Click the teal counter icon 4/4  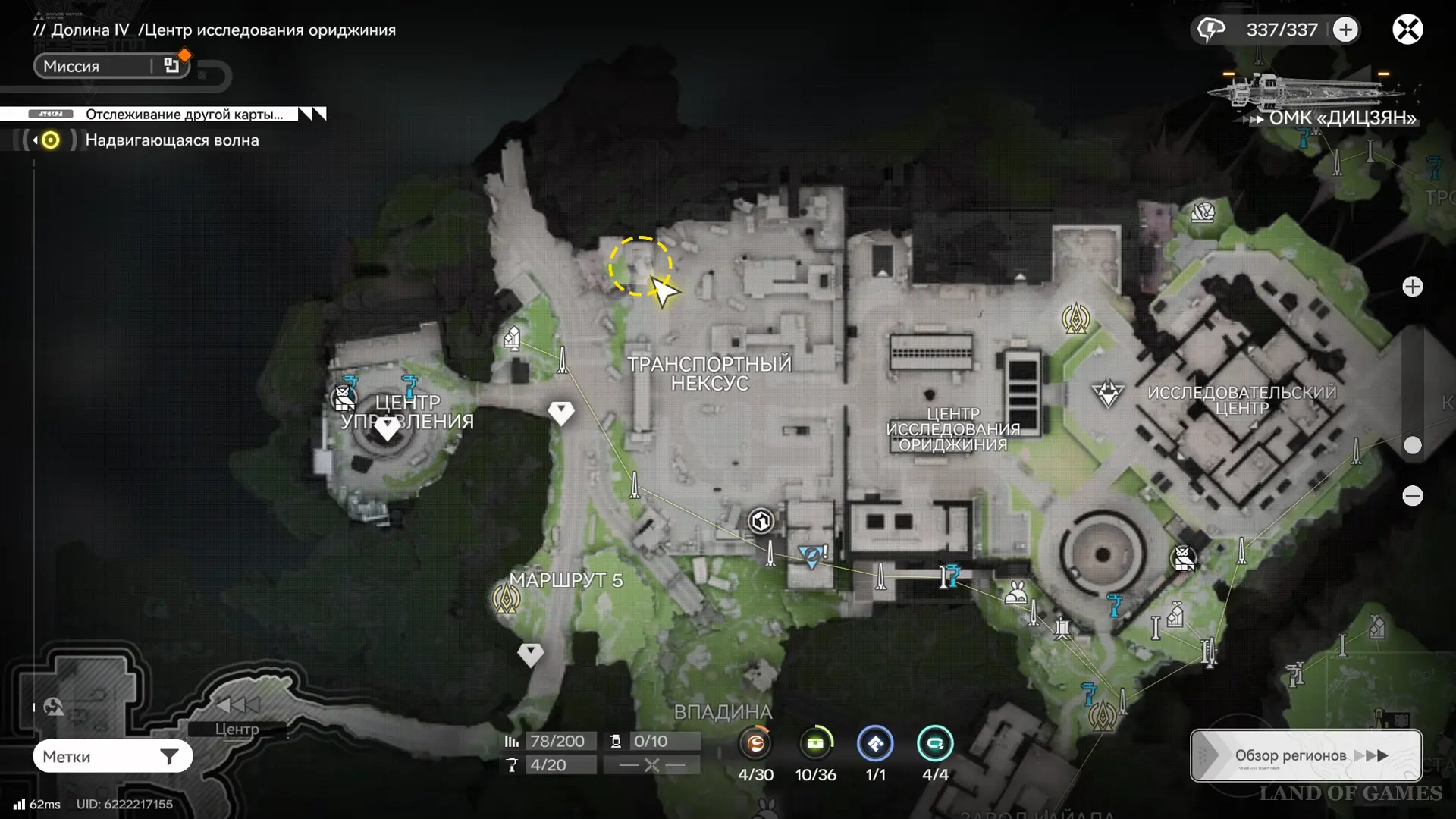(935, 744)
